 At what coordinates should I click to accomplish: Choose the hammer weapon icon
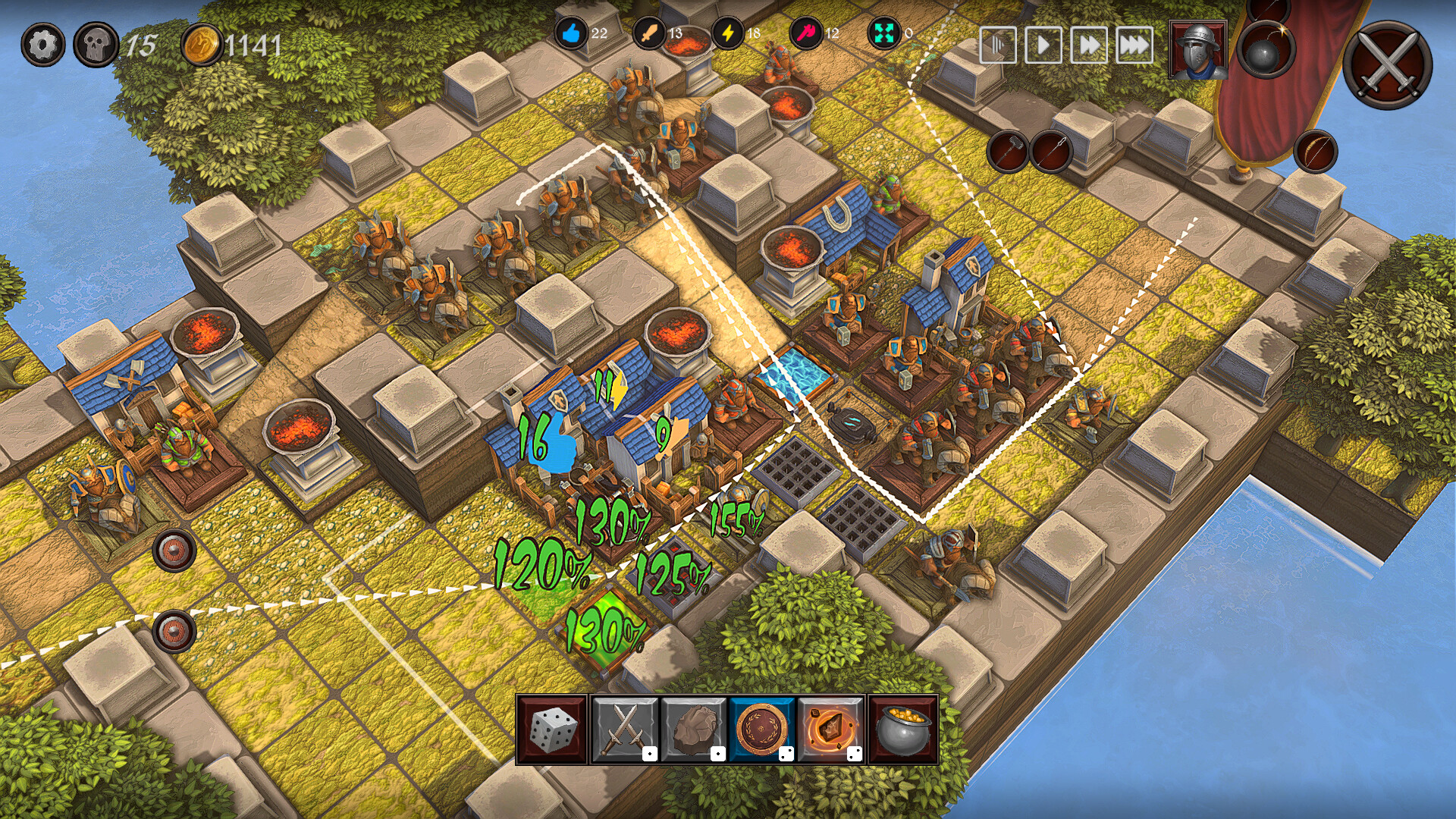coord(1008,151)
